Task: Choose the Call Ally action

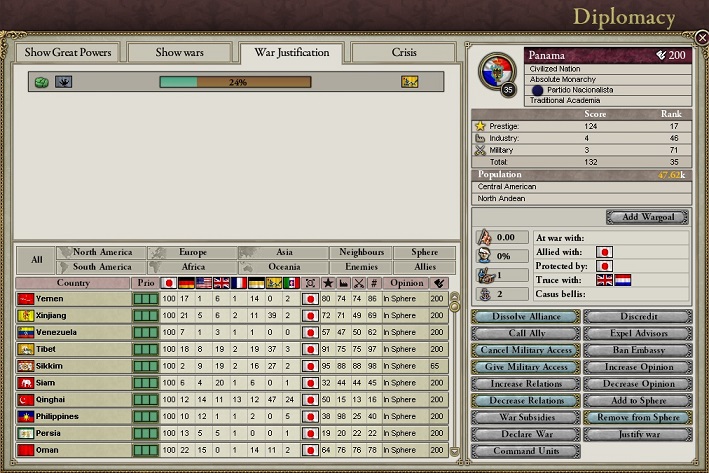Action: tap(526, 333)
